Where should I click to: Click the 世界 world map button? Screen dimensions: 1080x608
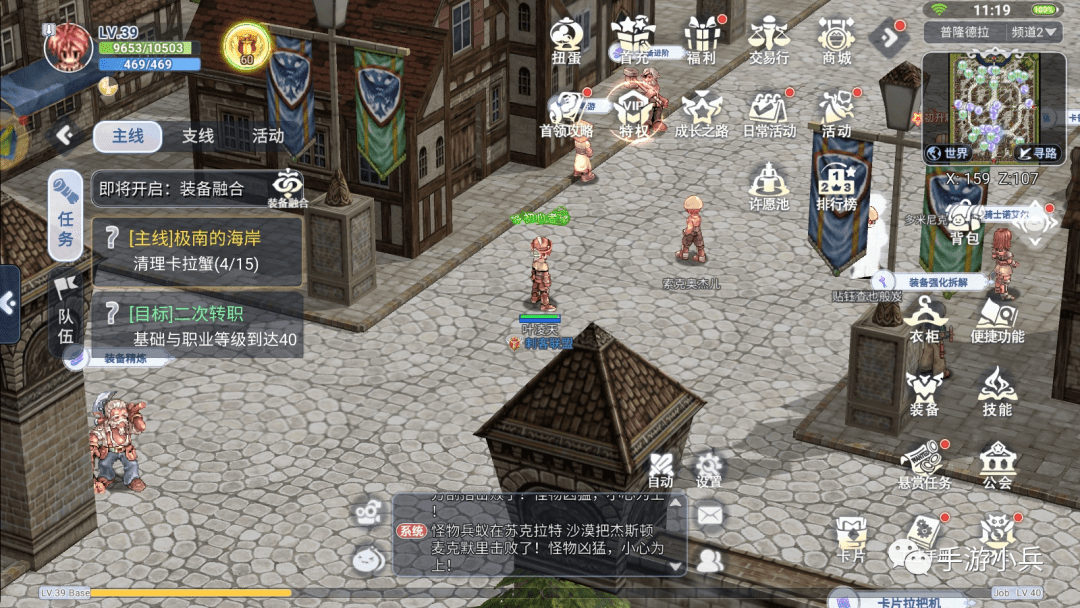[948, 153]
